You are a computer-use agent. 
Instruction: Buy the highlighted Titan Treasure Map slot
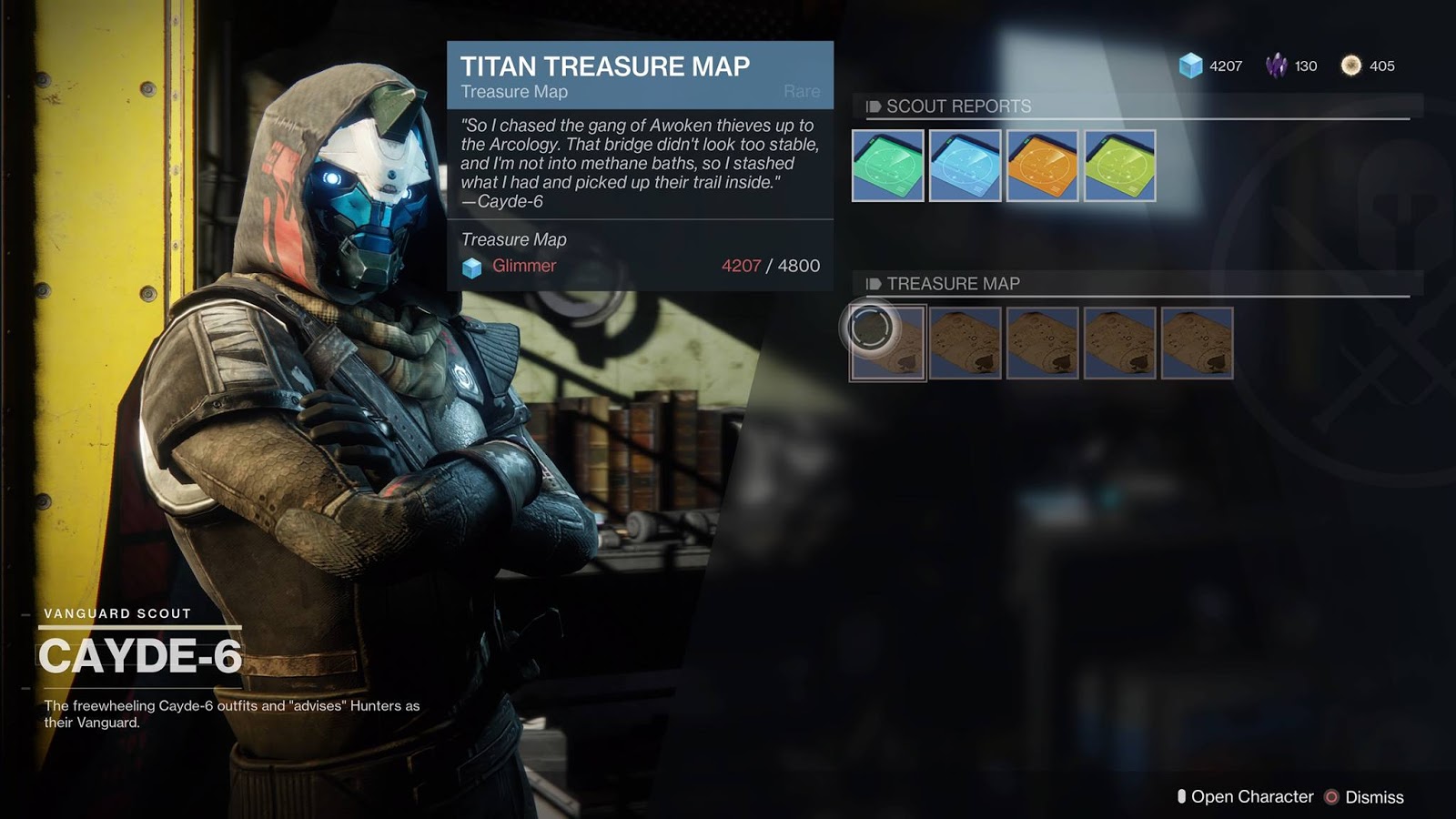point(888,343)
